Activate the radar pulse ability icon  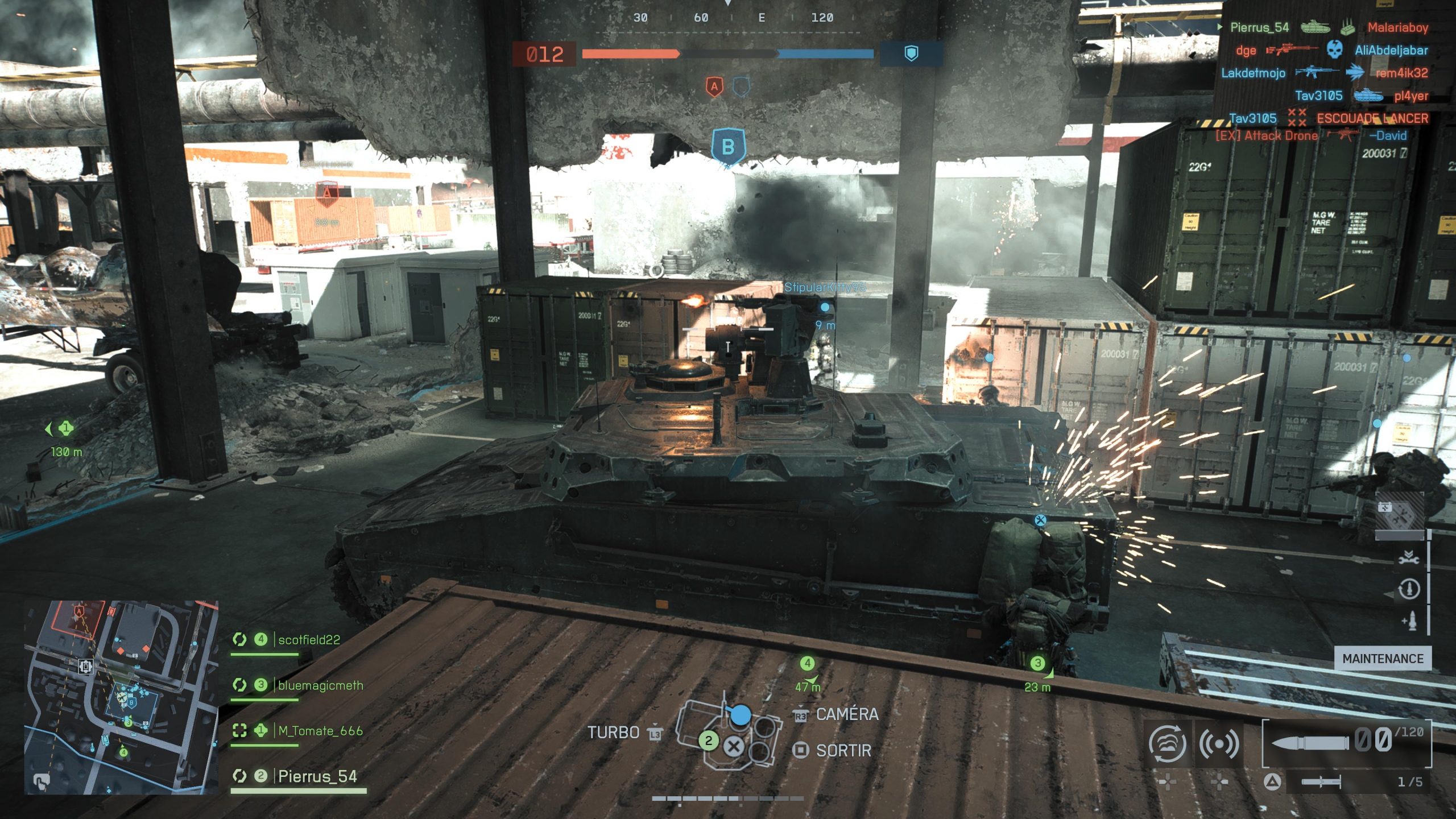(1219, 743)
